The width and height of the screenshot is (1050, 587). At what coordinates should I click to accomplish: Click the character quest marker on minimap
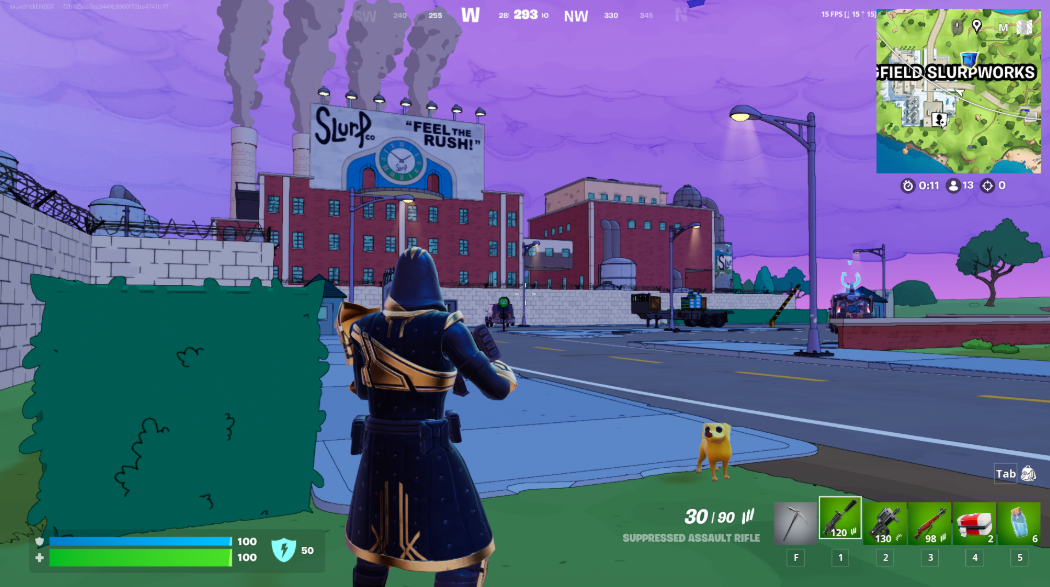click(939, 119)
